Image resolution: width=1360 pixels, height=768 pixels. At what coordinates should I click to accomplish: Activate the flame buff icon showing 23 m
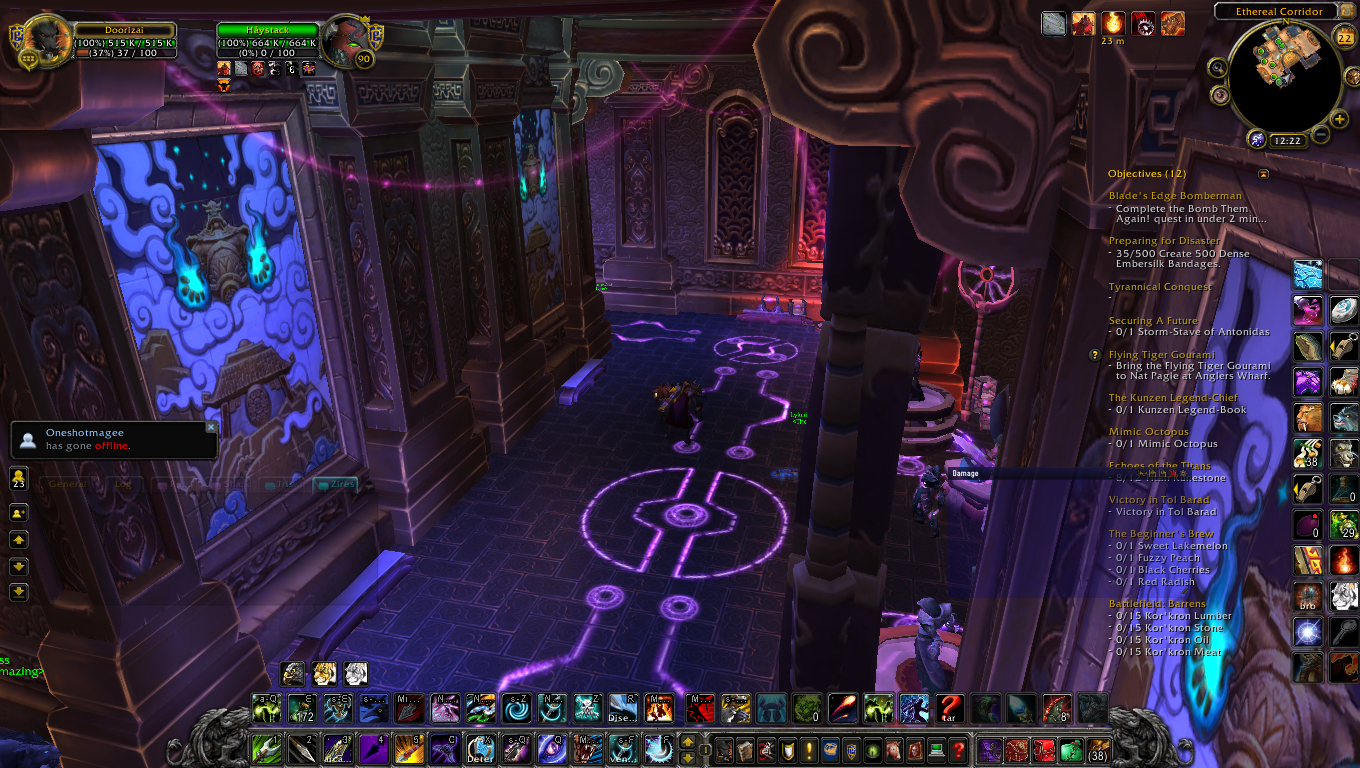pyautogui.click(x=1113, y=23)
